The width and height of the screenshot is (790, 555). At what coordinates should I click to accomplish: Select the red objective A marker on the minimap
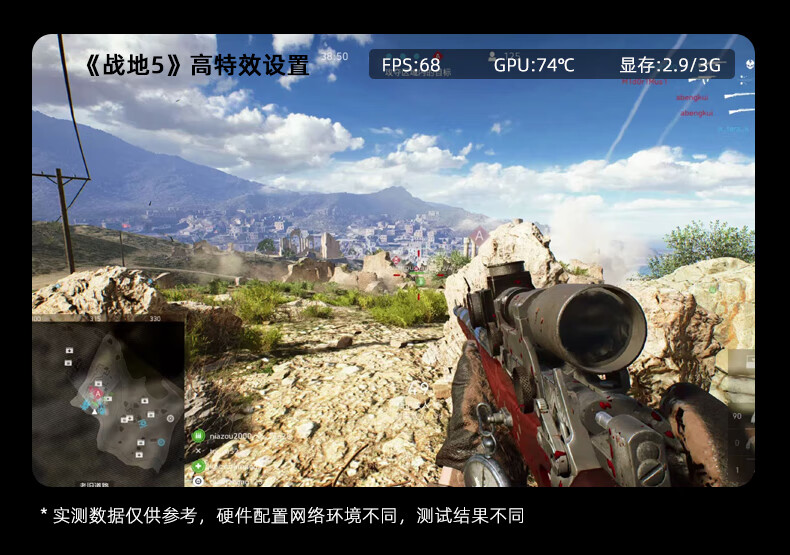(x=97, y=393)
